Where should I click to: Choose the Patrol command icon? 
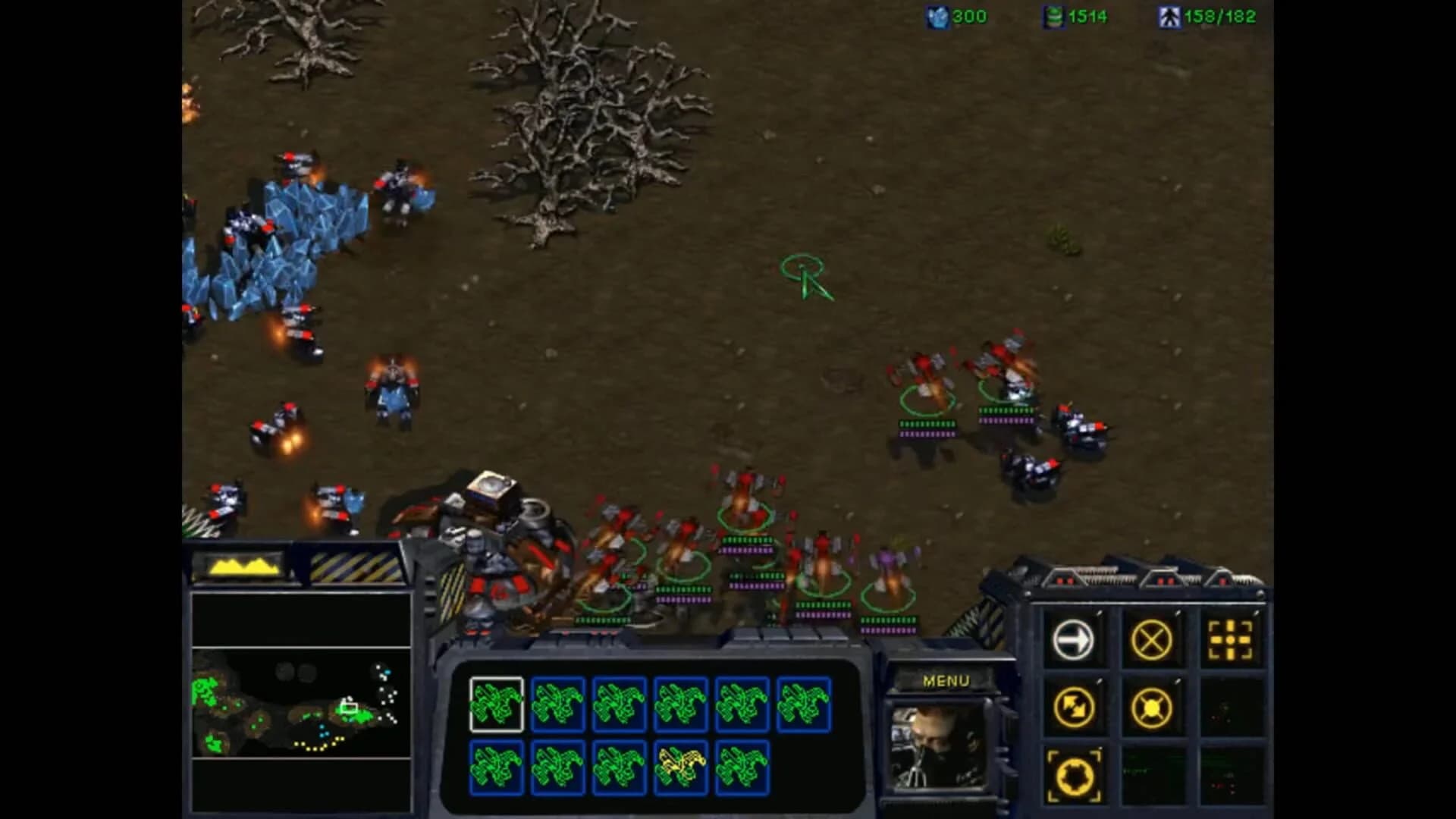pos(1076,705)
